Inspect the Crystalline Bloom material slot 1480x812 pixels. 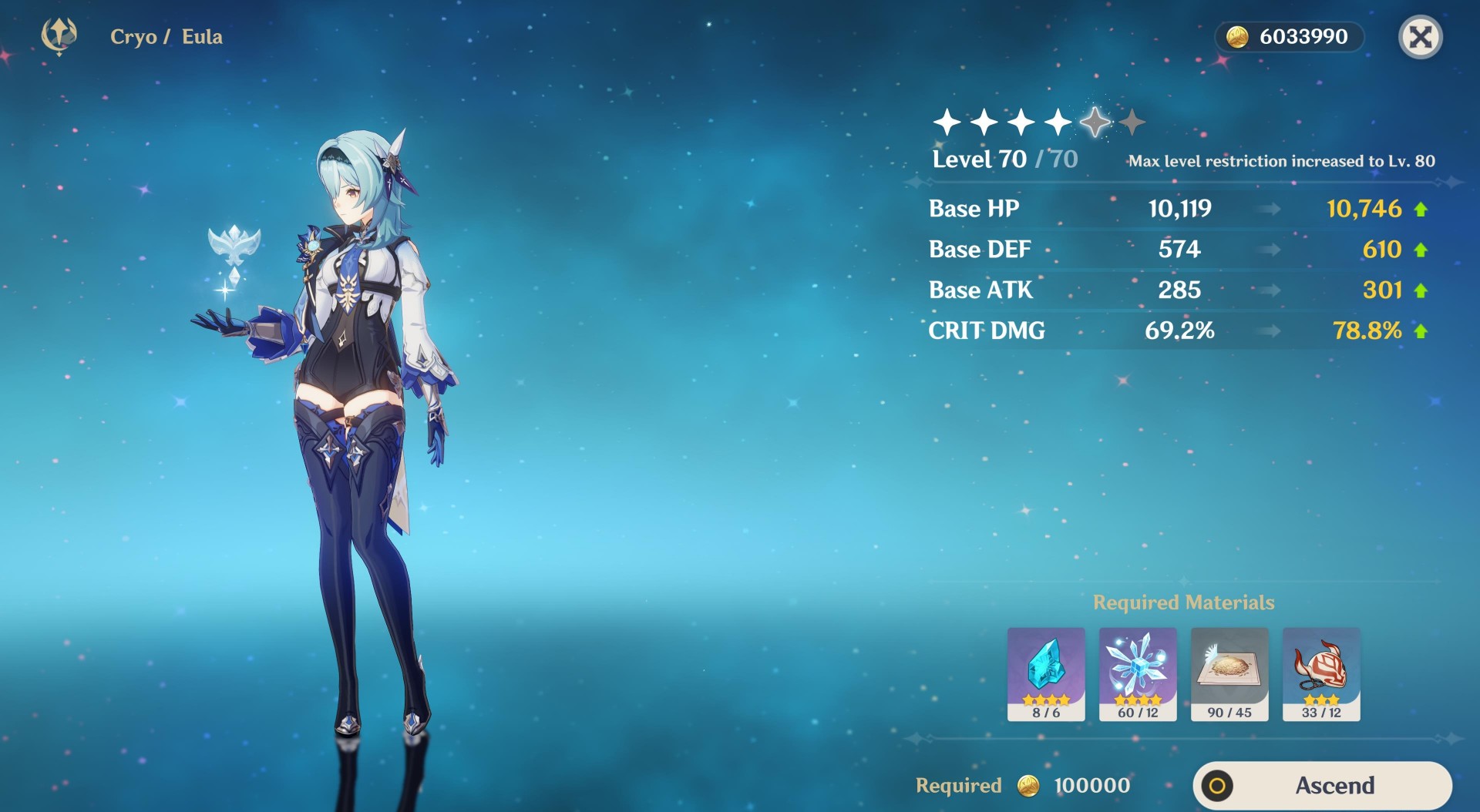[1138, 674]
